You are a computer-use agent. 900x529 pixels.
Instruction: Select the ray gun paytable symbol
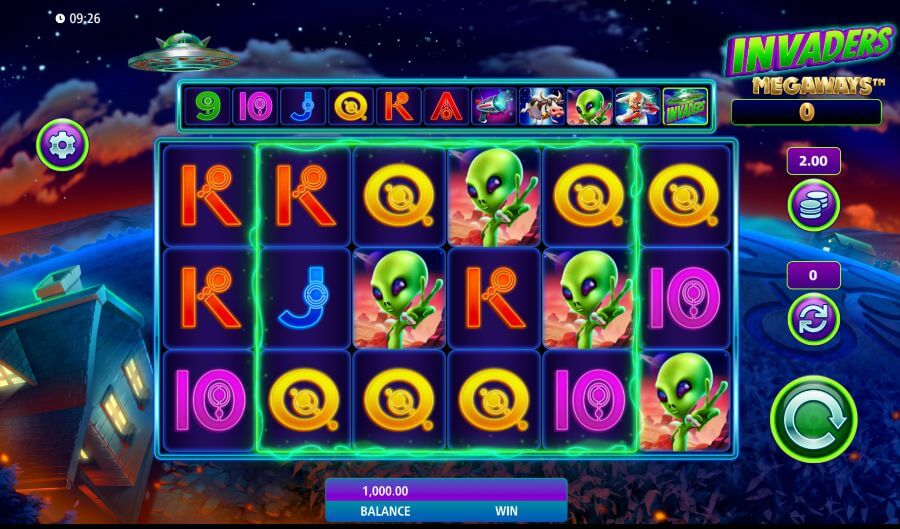pos(493,106)
